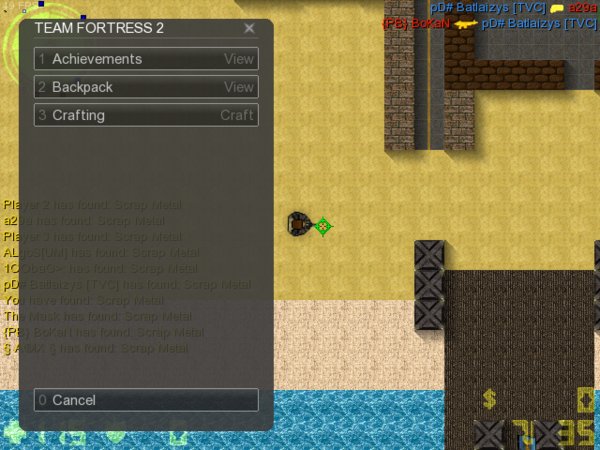Cancel the Team Fortress 2 menu

point(146,400)
